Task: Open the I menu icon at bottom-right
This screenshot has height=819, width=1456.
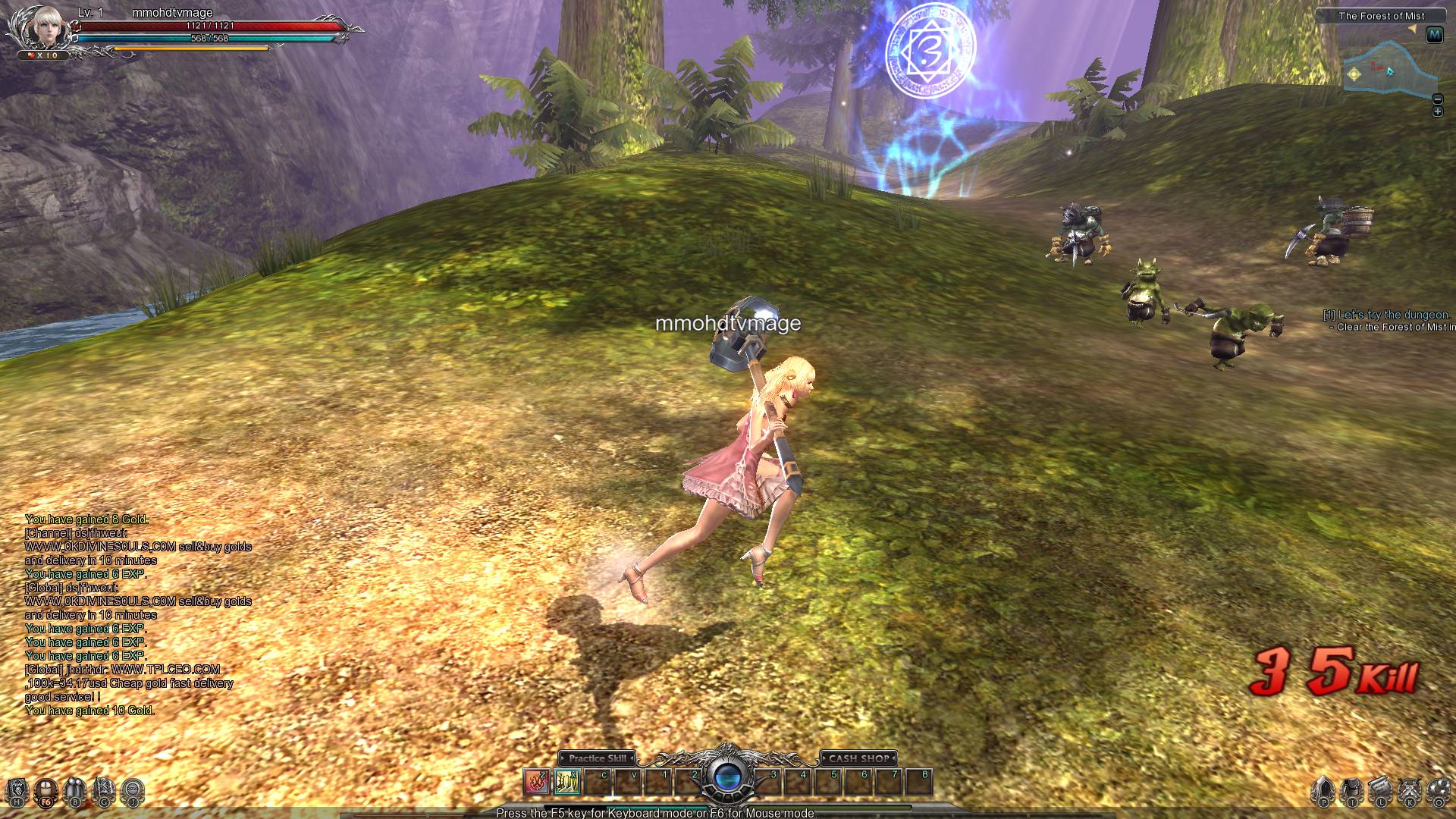Action: 1352,792
